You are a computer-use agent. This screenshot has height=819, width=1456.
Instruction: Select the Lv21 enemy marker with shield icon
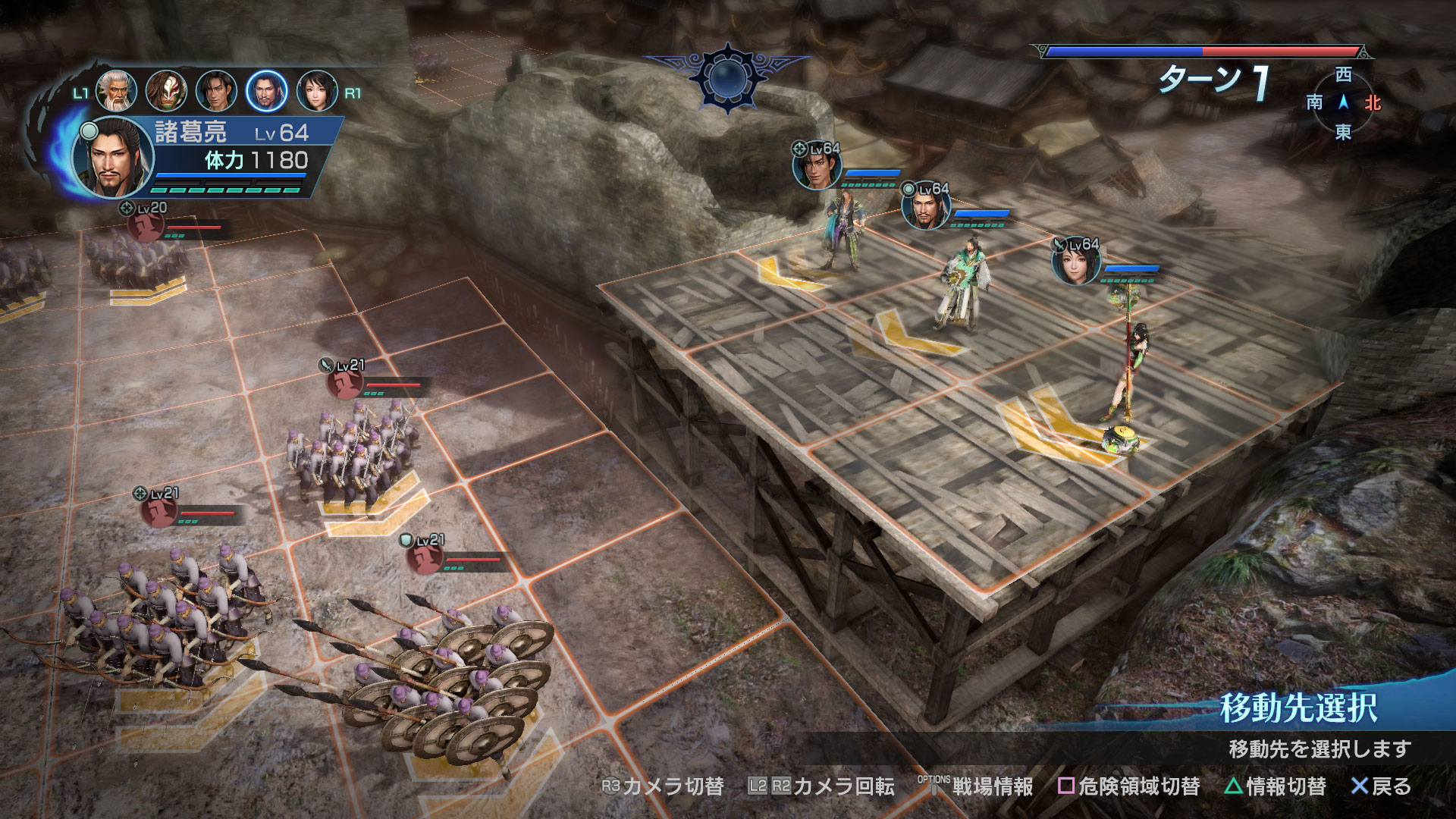tap(425, 557)
